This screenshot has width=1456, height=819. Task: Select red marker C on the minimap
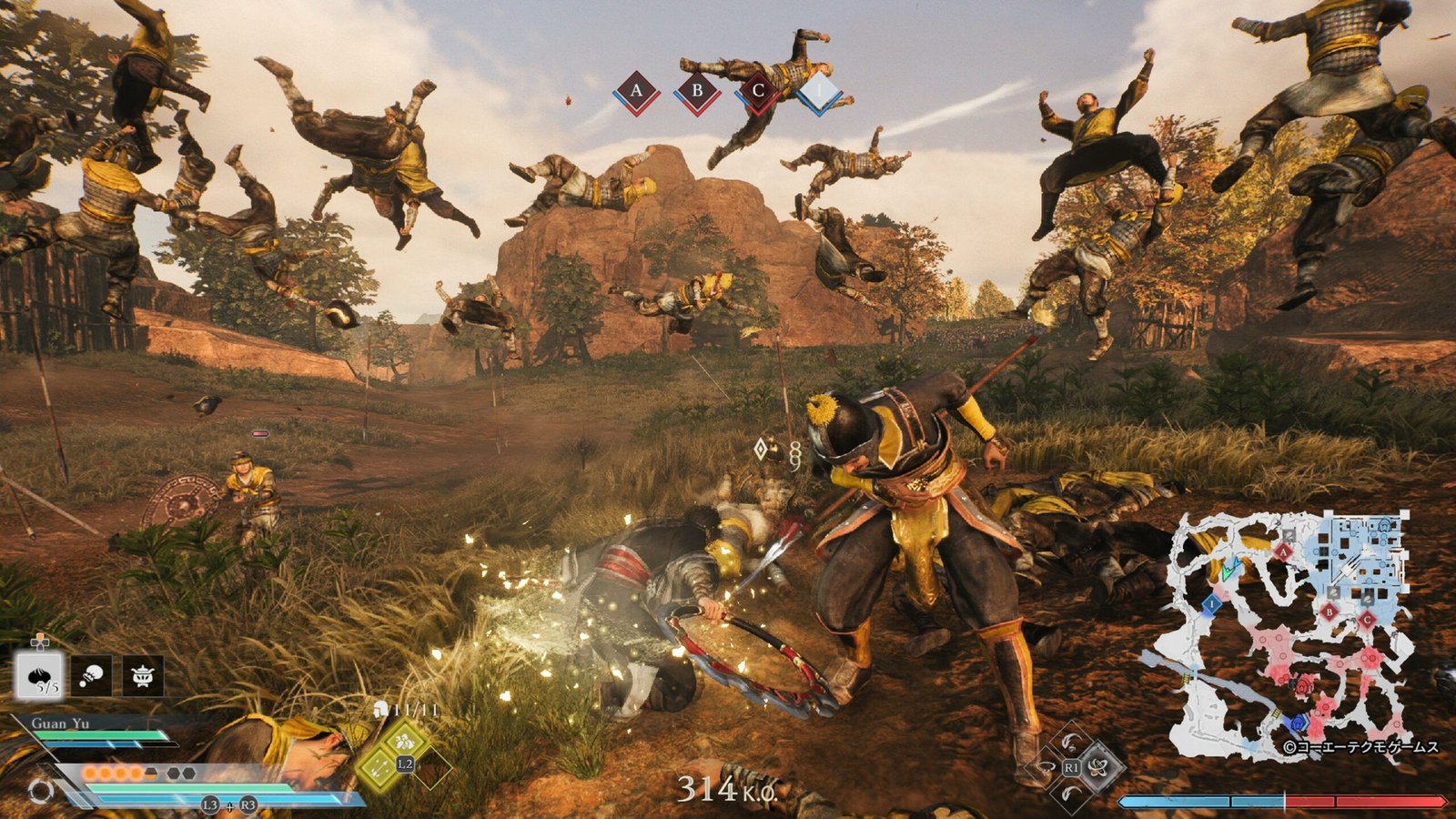pos(1367,620)
